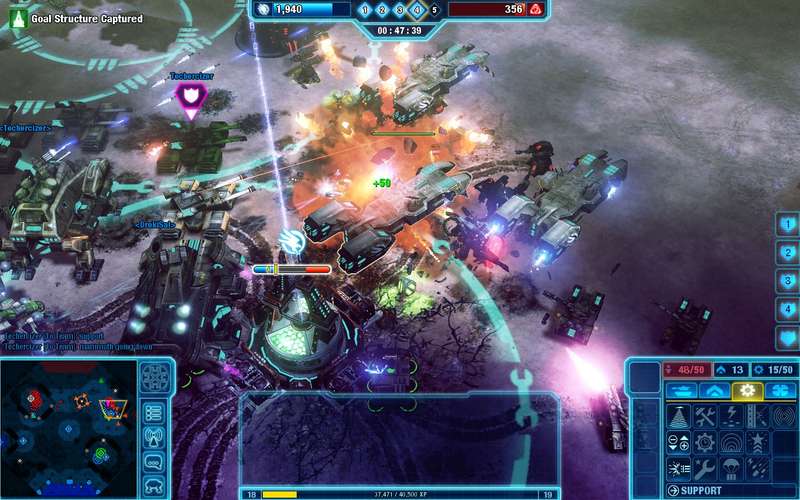Click the heart button below the group numbers
800x500 pixels.
click(788, 337)
